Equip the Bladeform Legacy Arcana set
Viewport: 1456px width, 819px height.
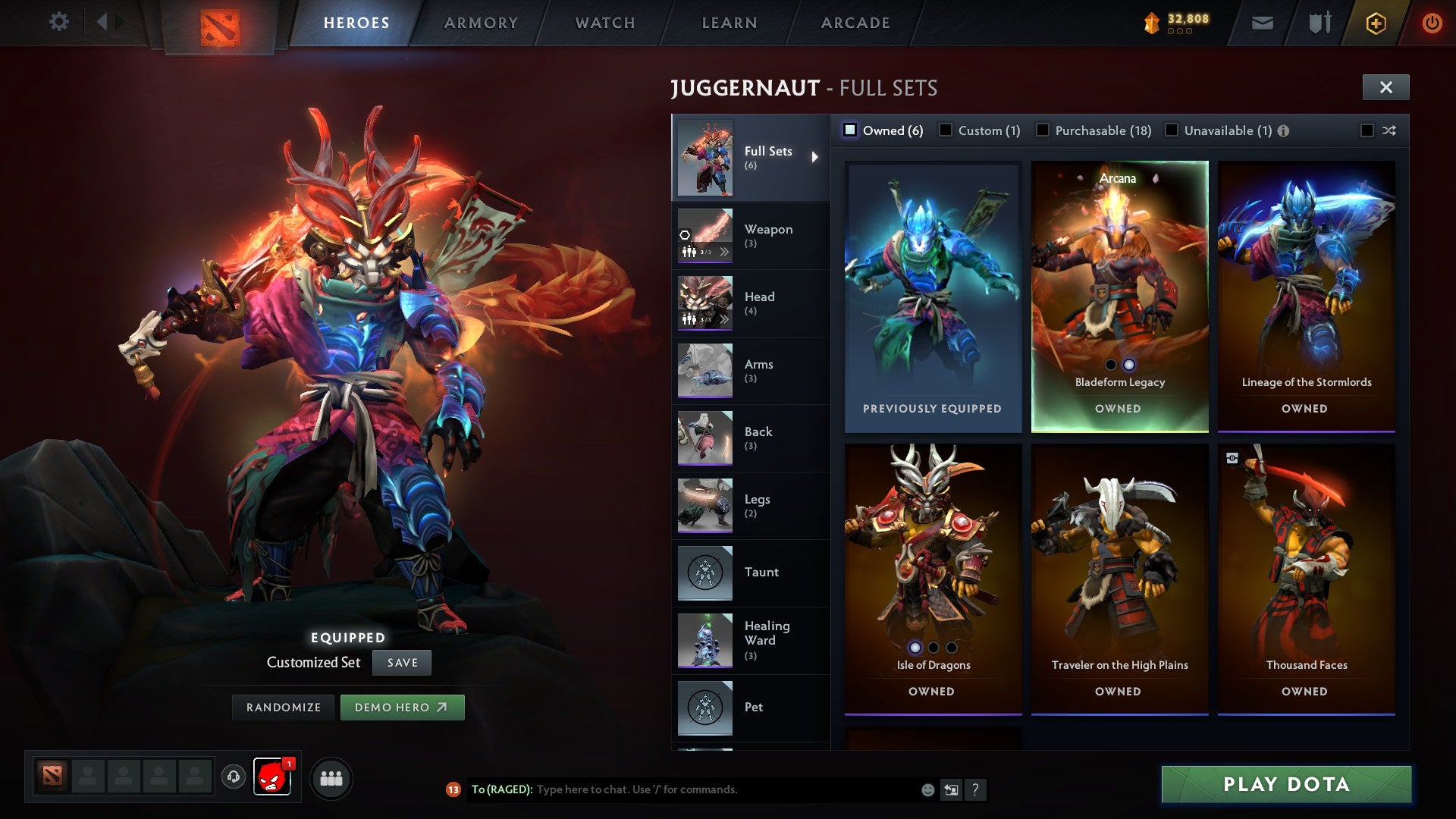[x=1119, y=296]
